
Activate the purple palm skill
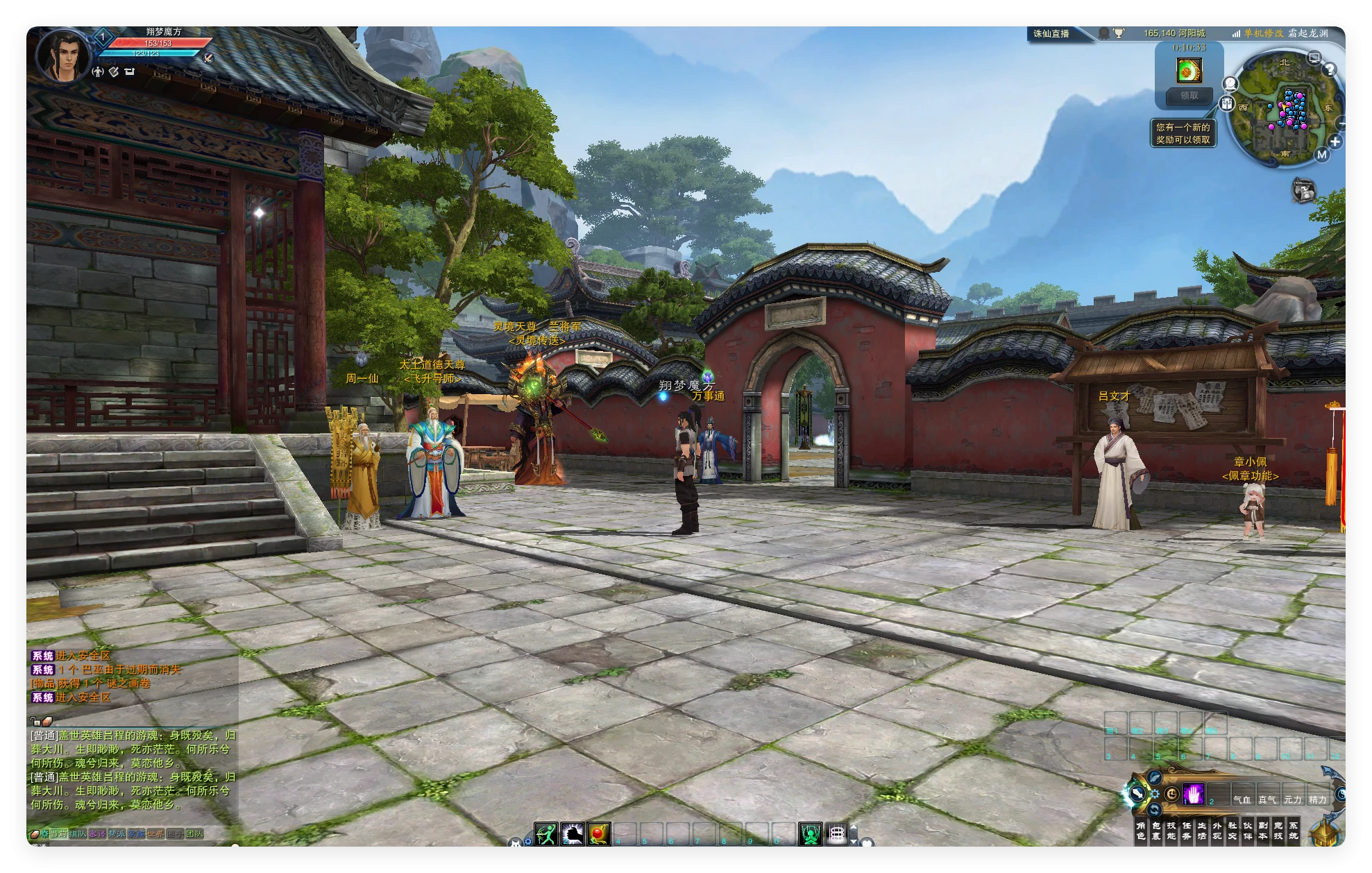(x=1194, y=794)
